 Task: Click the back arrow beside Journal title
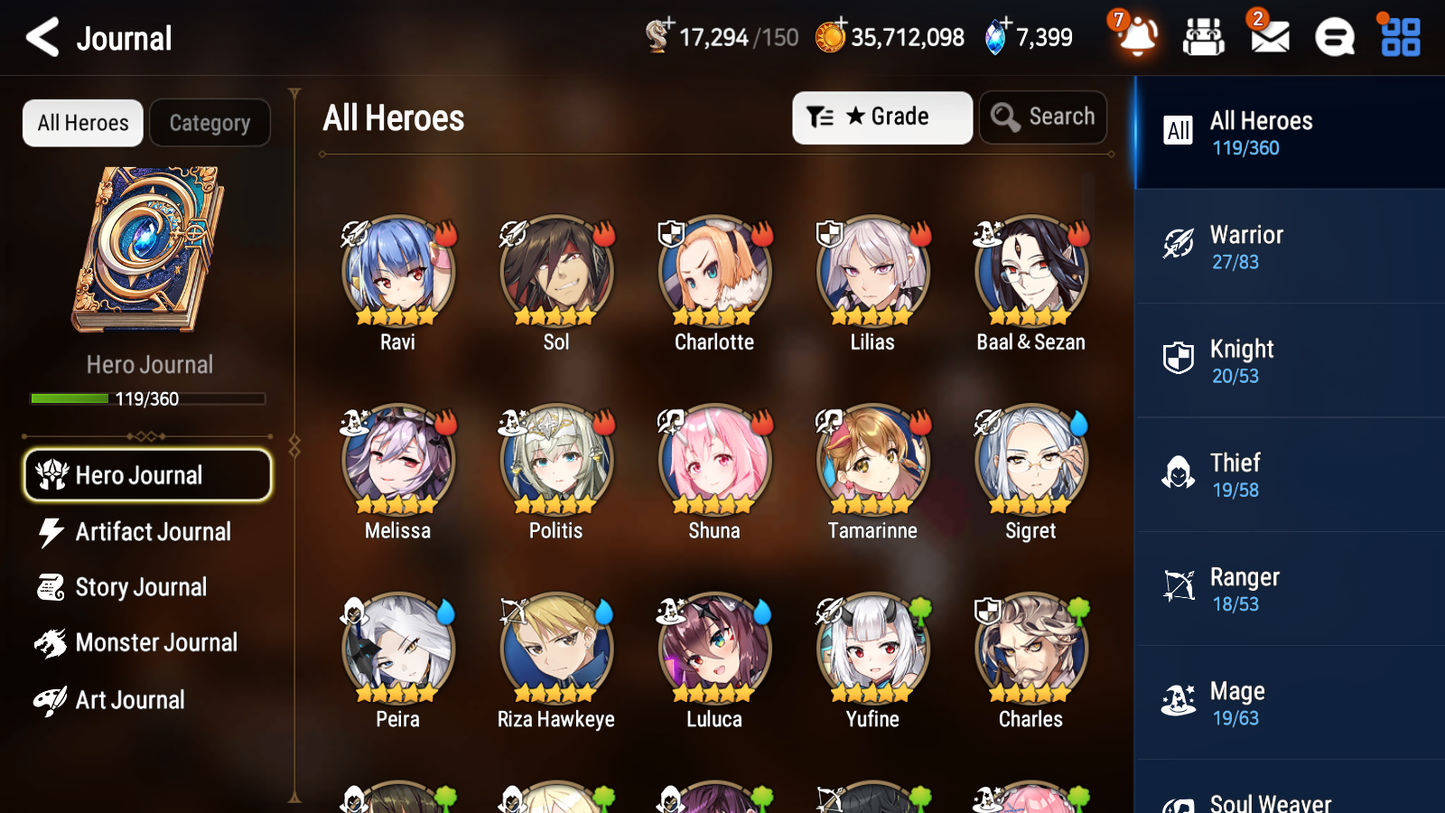(x=41, y=36)
